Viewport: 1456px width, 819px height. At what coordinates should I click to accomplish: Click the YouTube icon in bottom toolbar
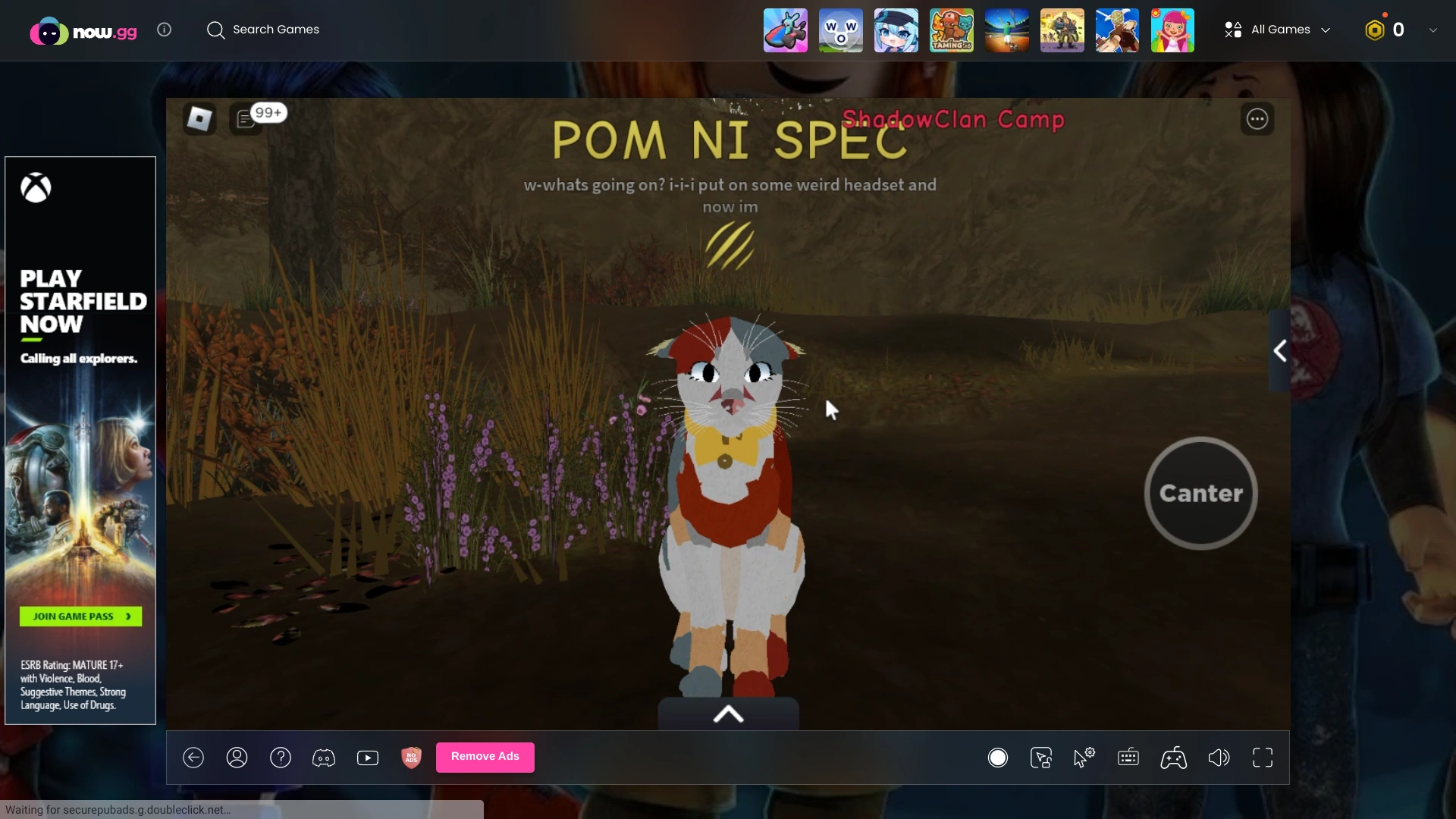pyautogui.click(x=368, y=758)
